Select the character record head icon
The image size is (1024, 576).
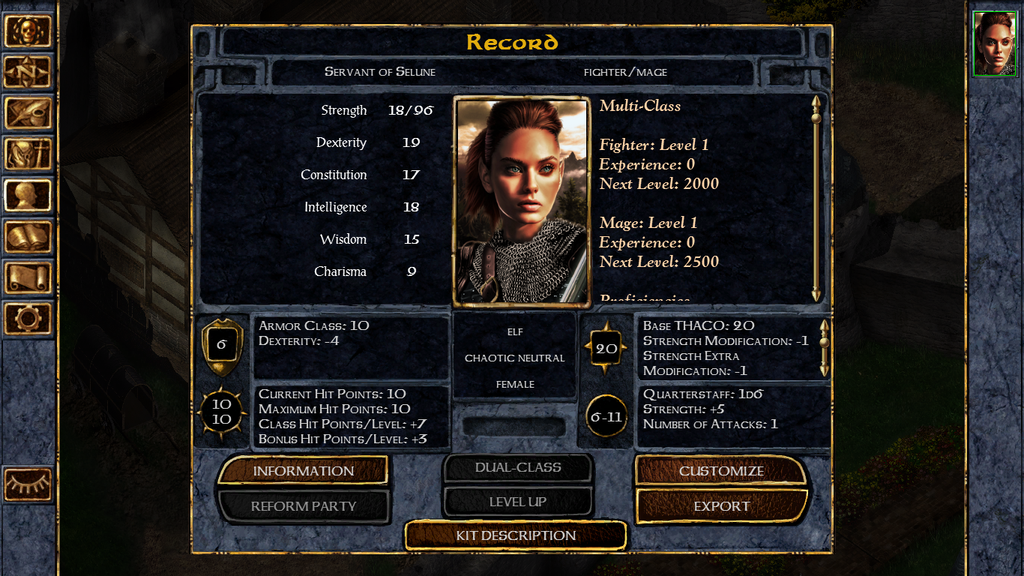(x=27, y=195)
